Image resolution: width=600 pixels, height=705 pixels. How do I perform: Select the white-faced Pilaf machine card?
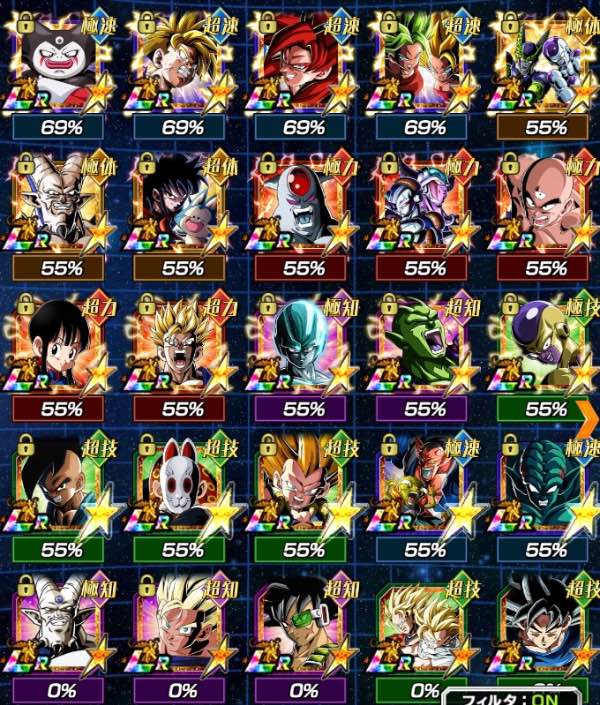click(x=60, y=62)
